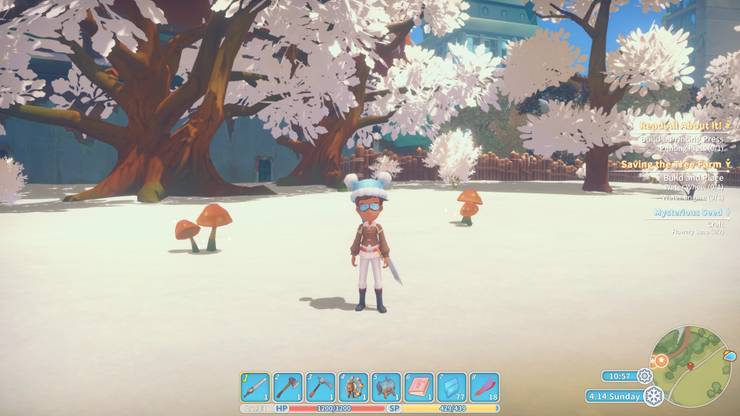Select the pink item stack of 18

484,387
